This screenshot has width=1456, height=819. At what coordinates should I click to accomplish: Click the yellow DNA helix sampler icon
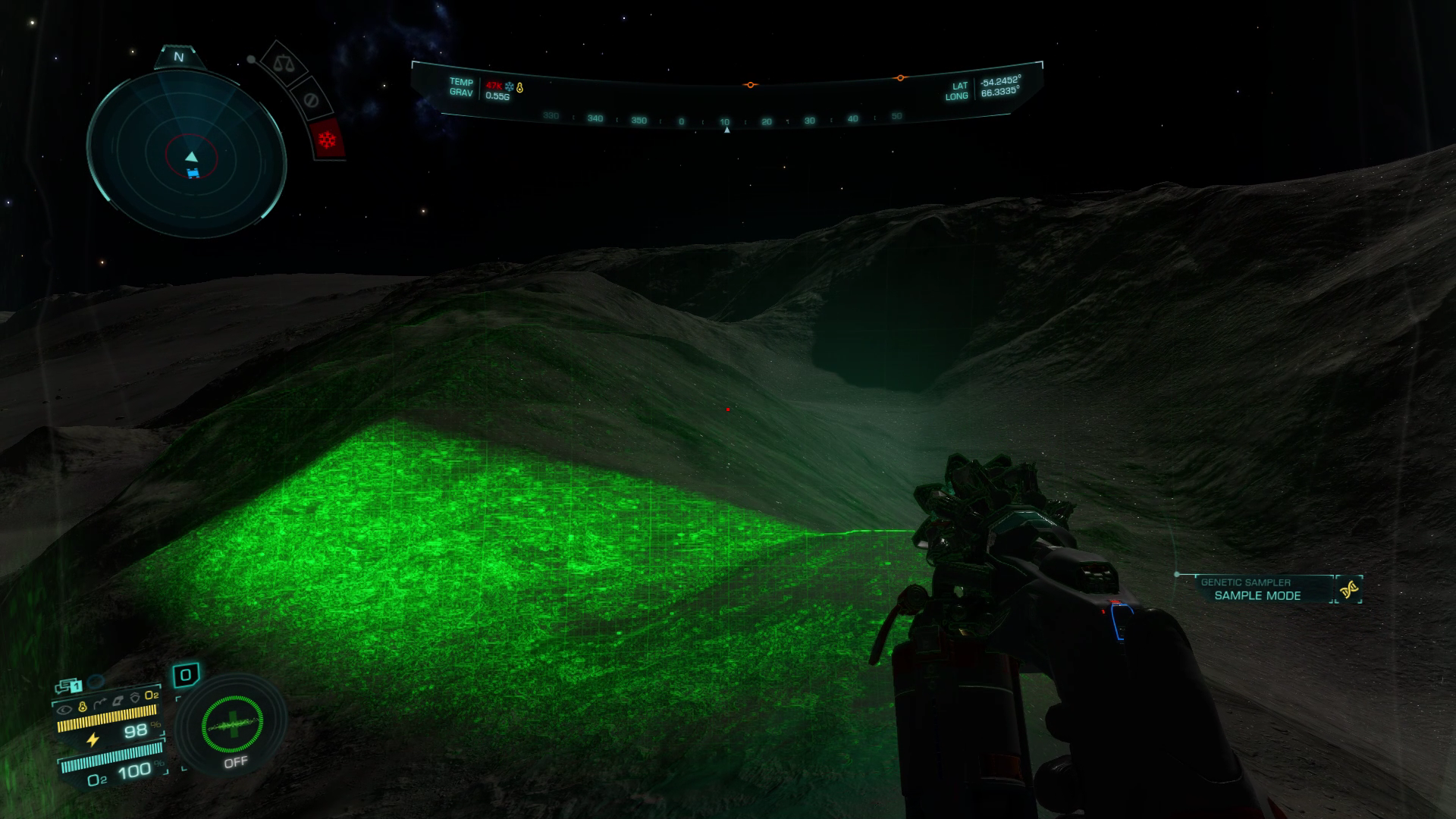click(1348, 589)
